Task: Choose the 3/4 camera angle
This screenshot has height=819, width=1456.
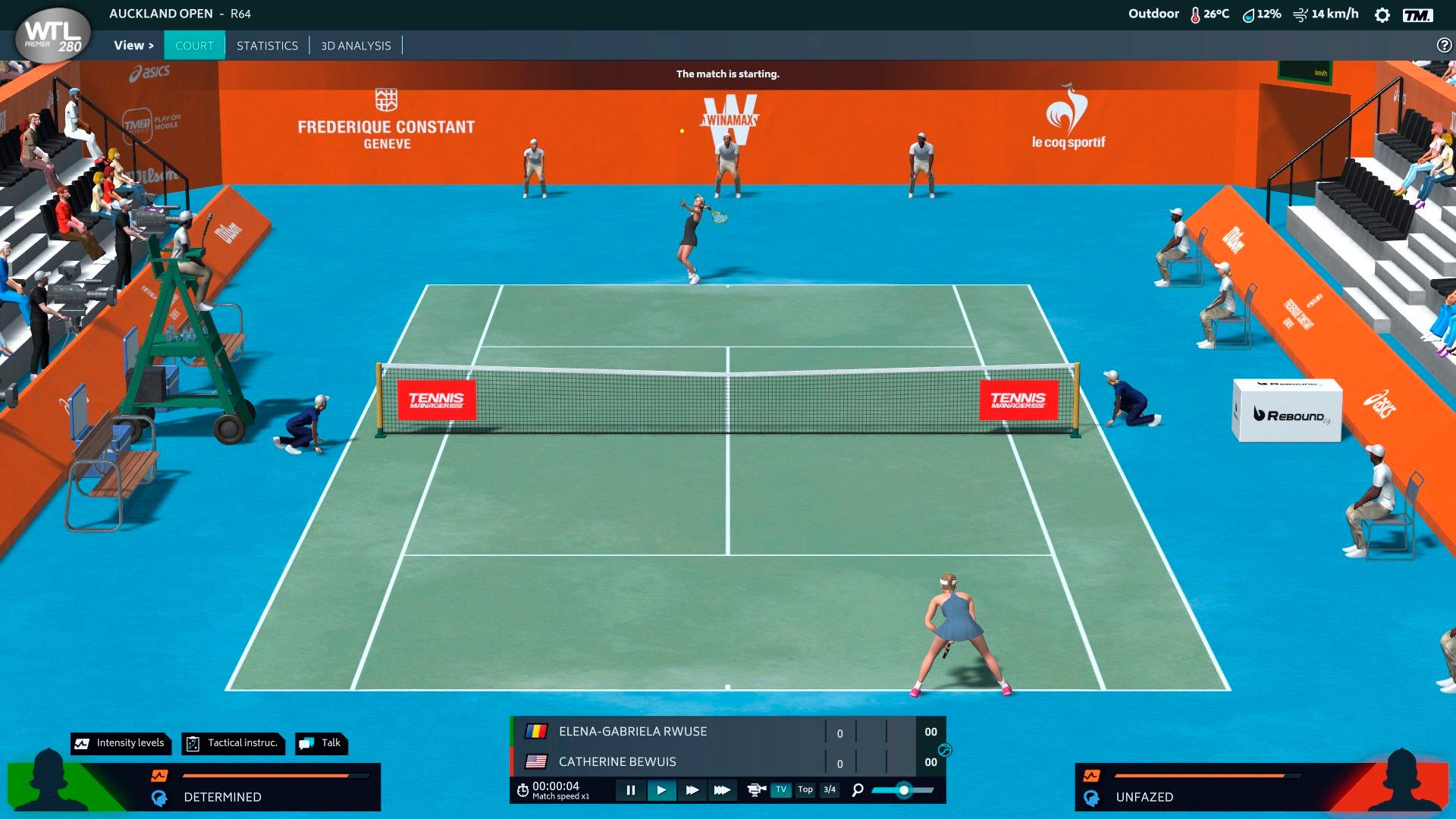Action: pos(830,790)
